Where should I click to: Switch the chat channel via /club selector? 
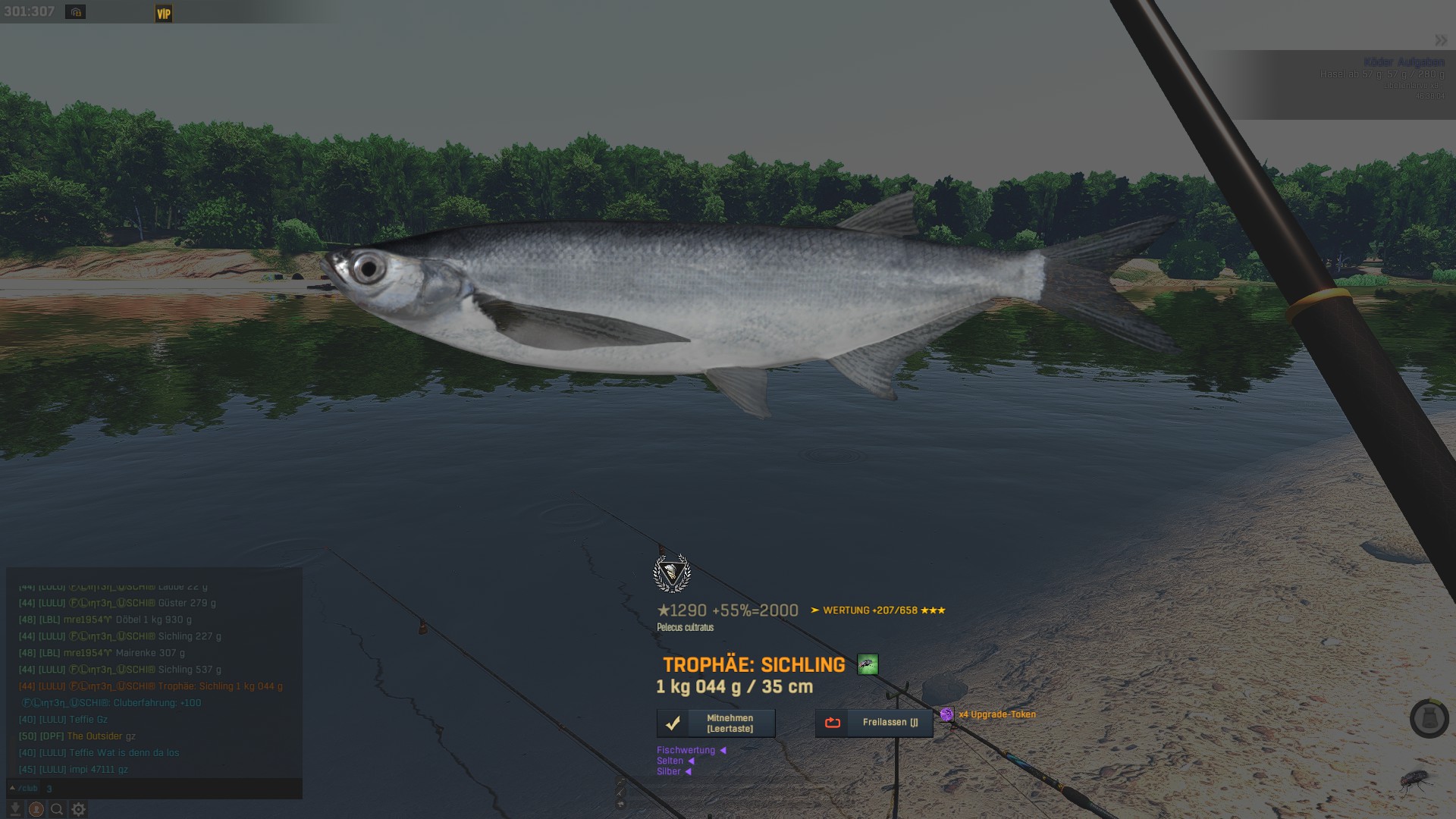point(24,789)
